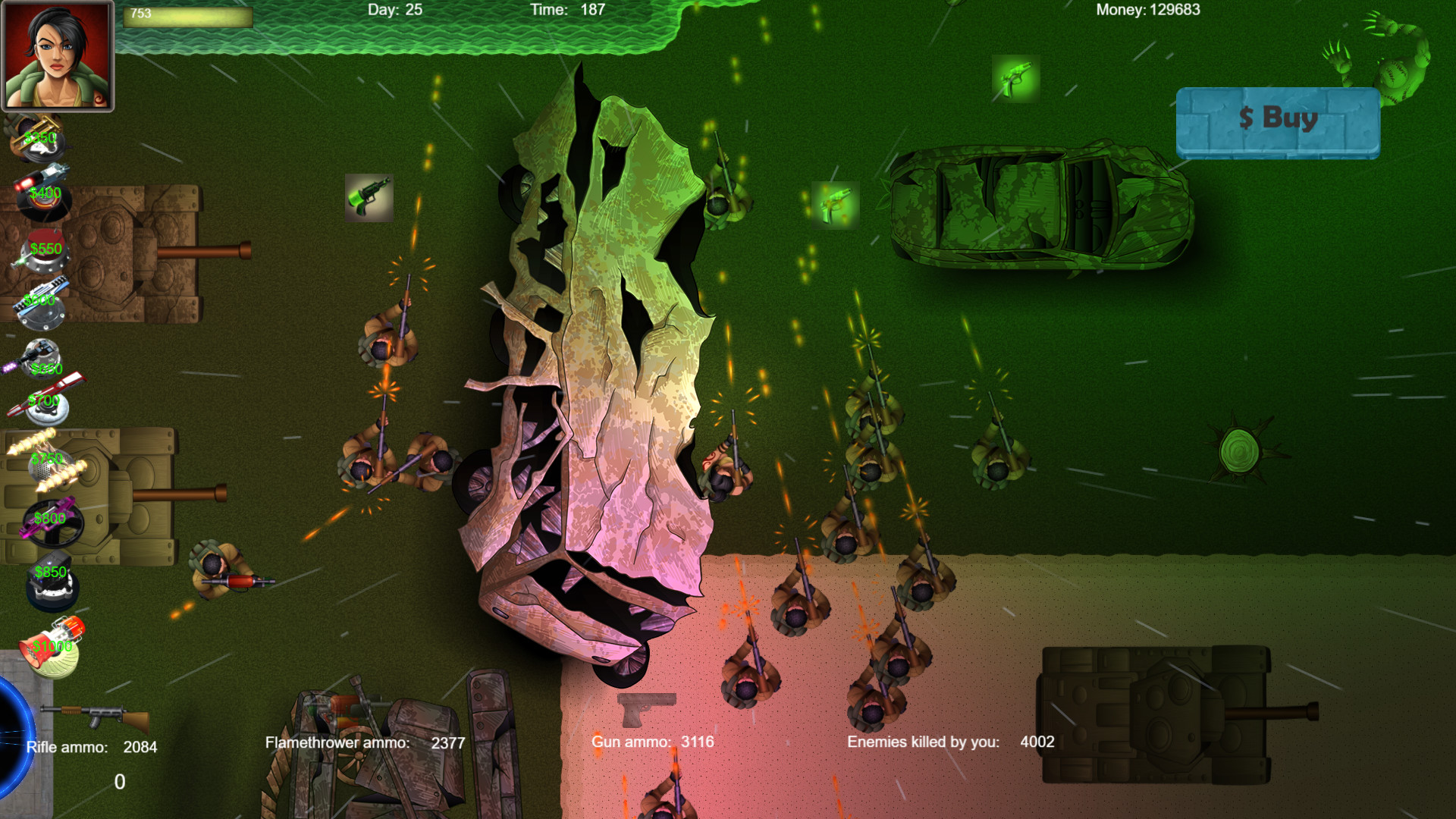Collect the glowing rifle pickup at top right
This screenshot has width=1456, height=819.
pos(1016,78)
